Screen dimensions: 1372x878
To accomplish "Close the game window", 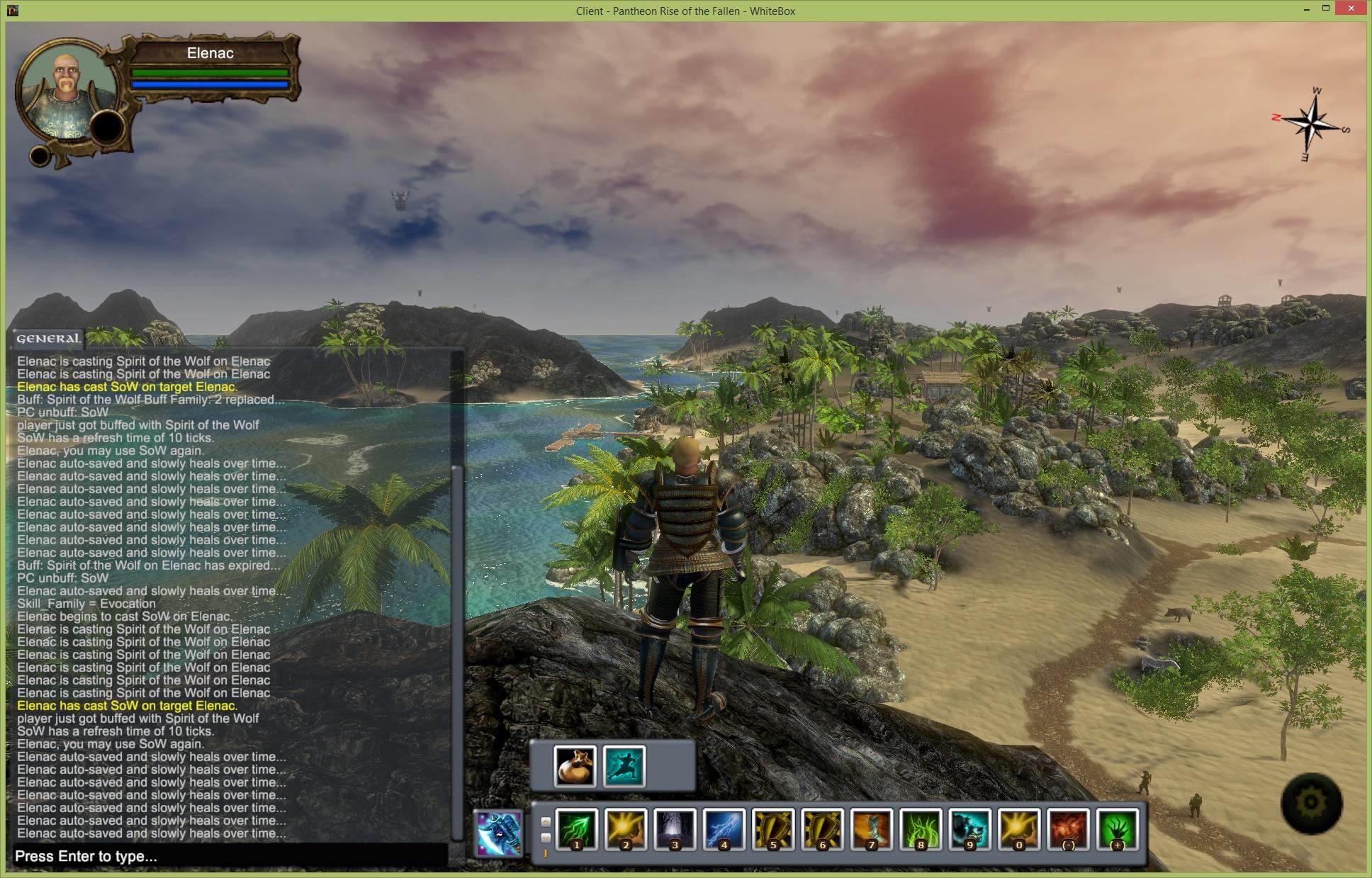I will 1351,9.
